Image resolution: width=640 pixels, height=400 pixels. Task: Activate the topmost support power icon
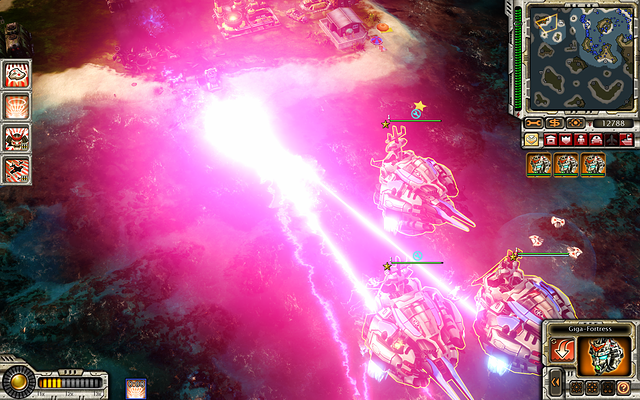coord(17,73)
